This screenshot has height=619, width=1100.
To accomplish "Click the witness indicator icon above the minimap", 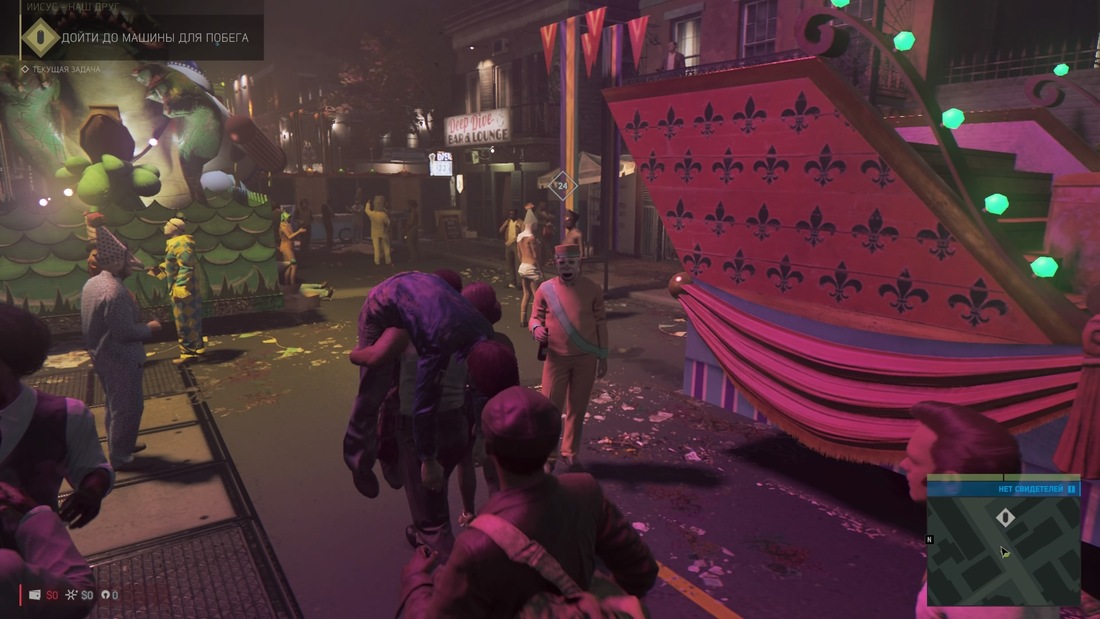I will point(1071,490).
